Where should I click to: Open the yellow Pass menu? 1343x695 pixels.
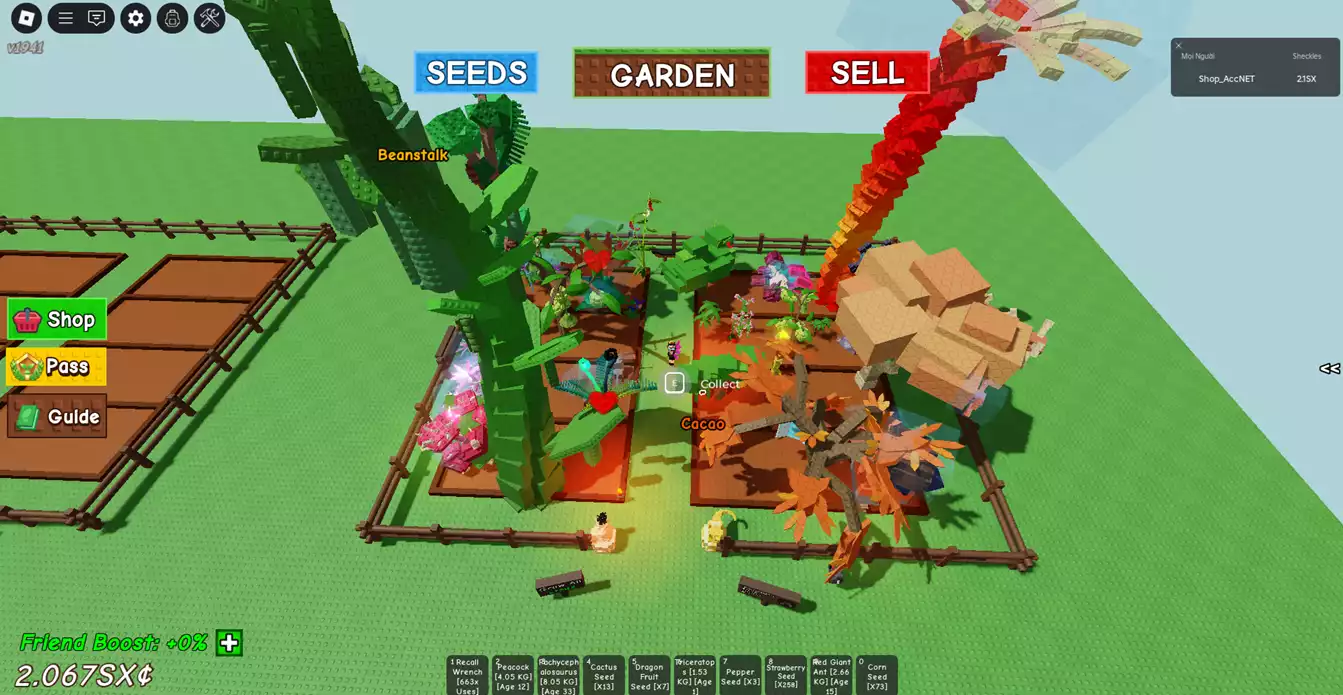(x=56, y=367)
